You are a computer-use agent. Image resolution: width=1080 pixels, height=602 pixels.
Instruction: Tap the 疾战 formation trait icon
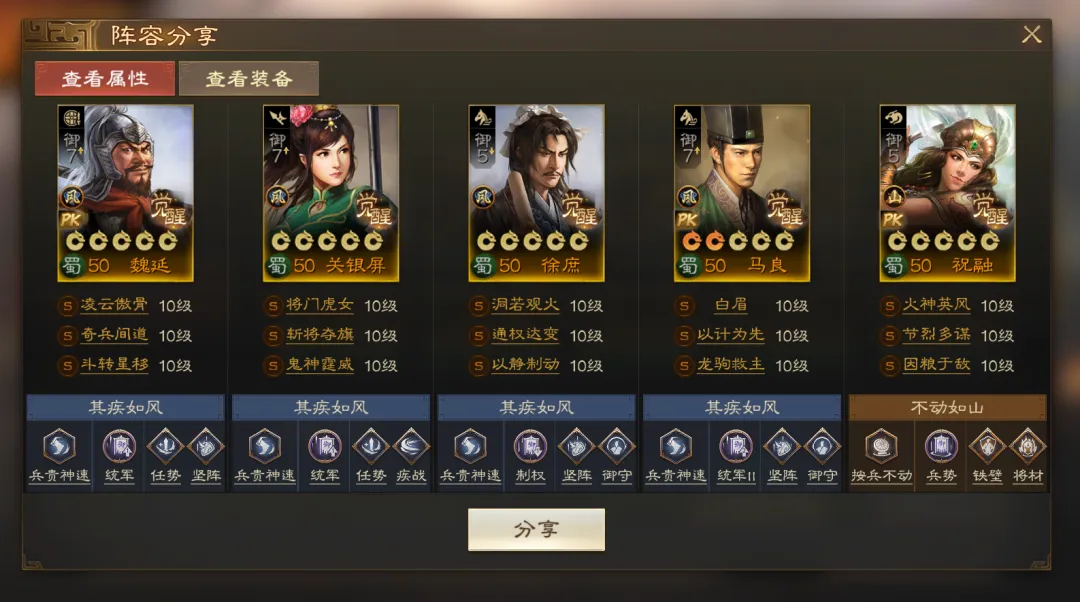(x=411, y=446)
